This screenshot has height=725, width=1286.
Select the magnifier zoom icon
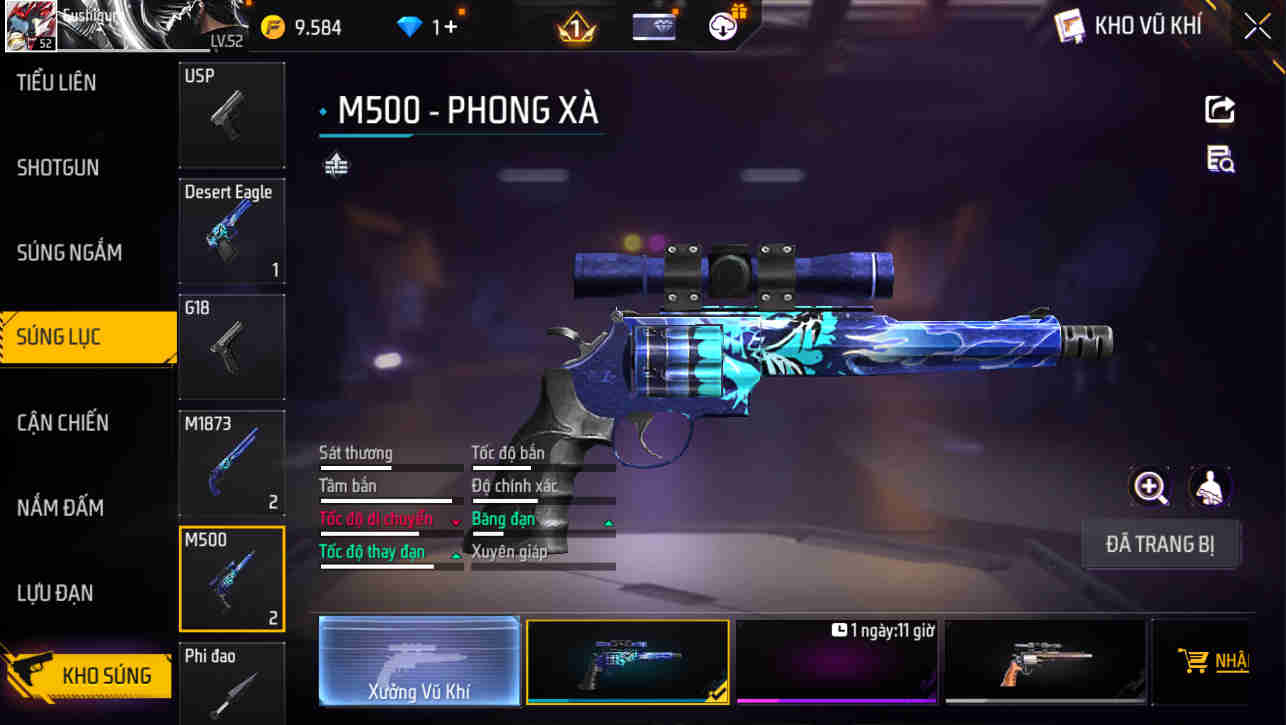point(1150,489)
